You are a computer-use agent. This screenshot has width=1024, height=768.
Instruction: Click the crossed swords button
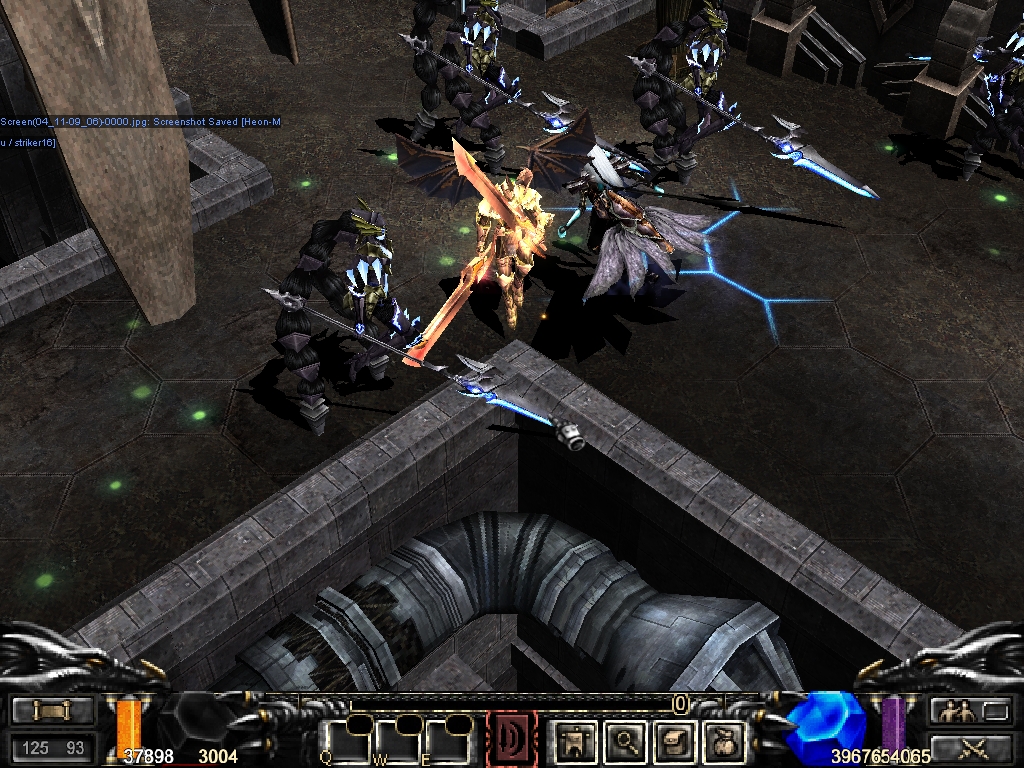pyautogui.click(x=970, y=747)
